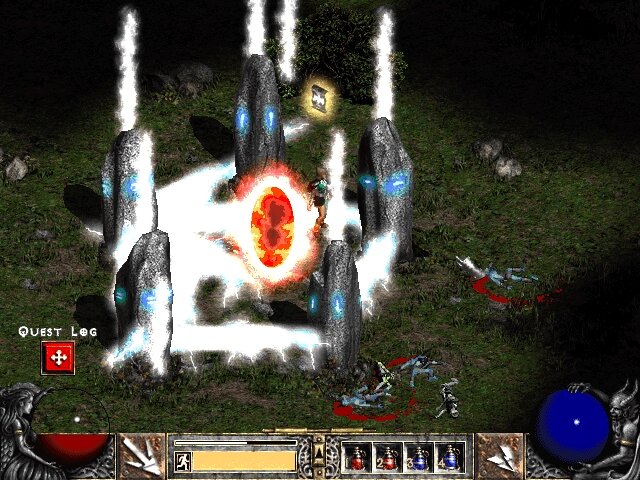The image size is (640, 480).
Task: Open the left mouse attack skill selector
Action: (x=142, y=456)
